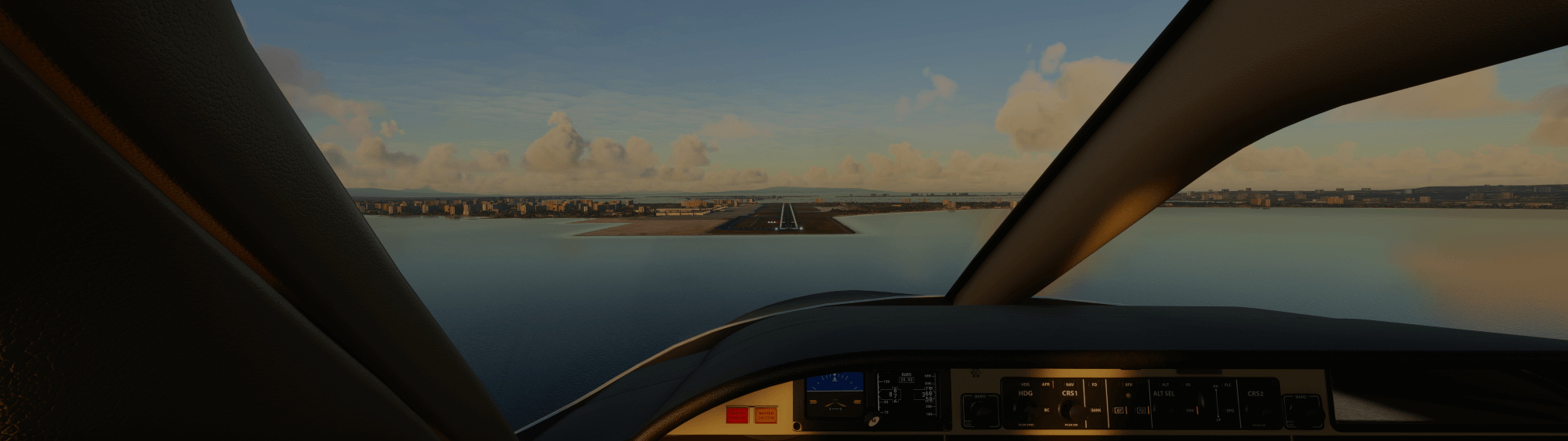Select the BC back course button

(1047, 410)
